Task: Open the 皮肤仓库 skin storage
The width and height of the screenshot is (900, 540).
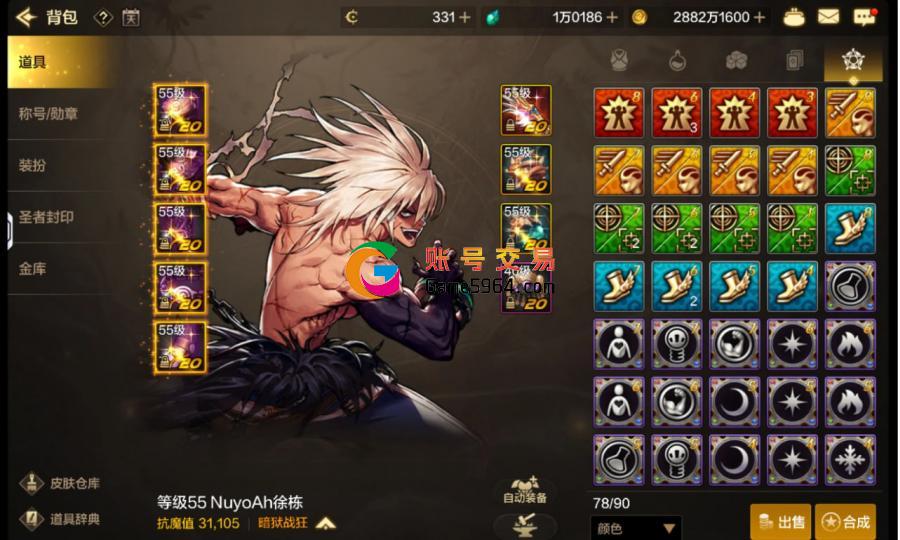Action: 62,483
